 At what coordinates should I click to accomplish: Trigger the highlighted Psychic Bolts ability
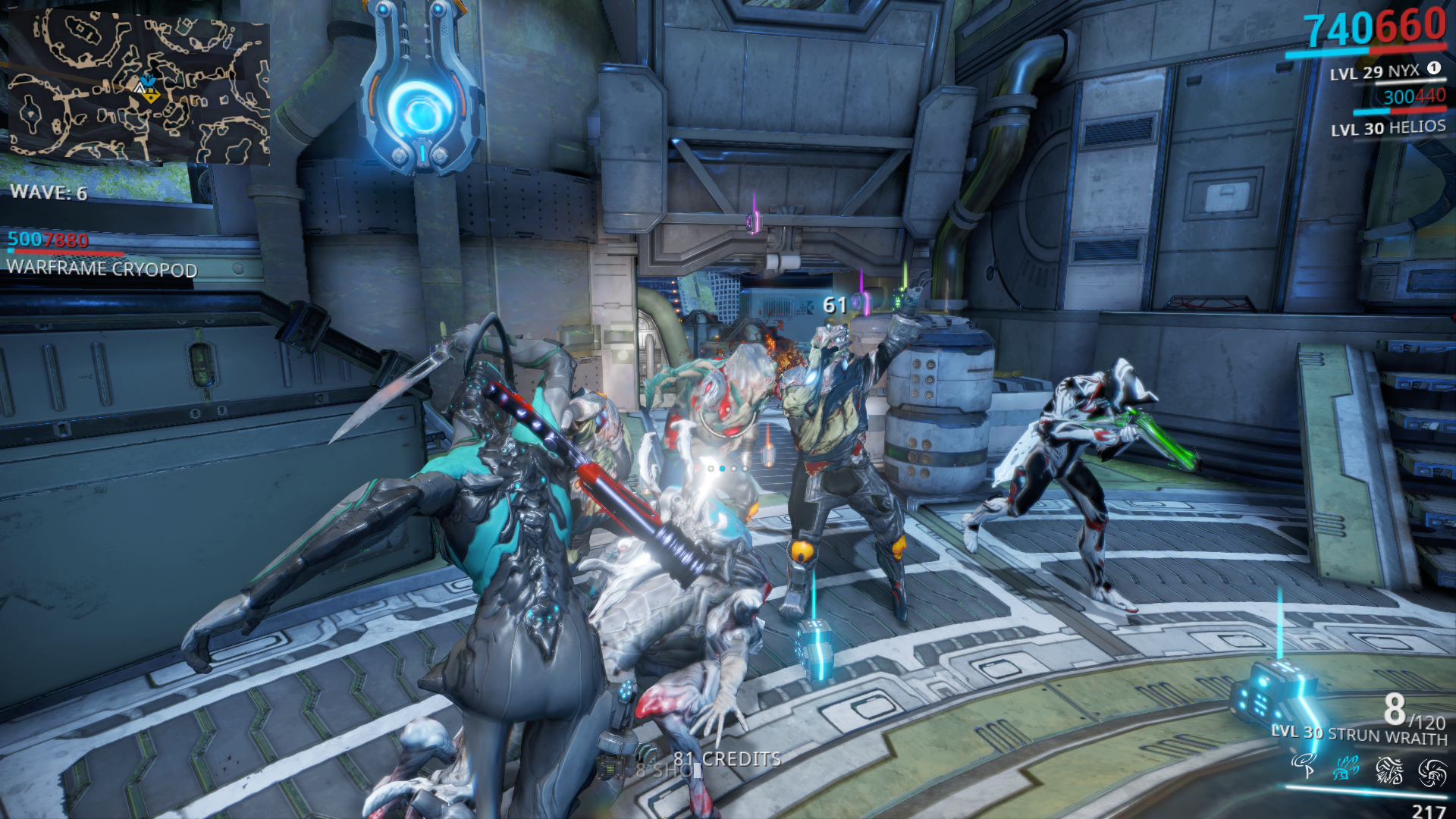pos(1346,768)
